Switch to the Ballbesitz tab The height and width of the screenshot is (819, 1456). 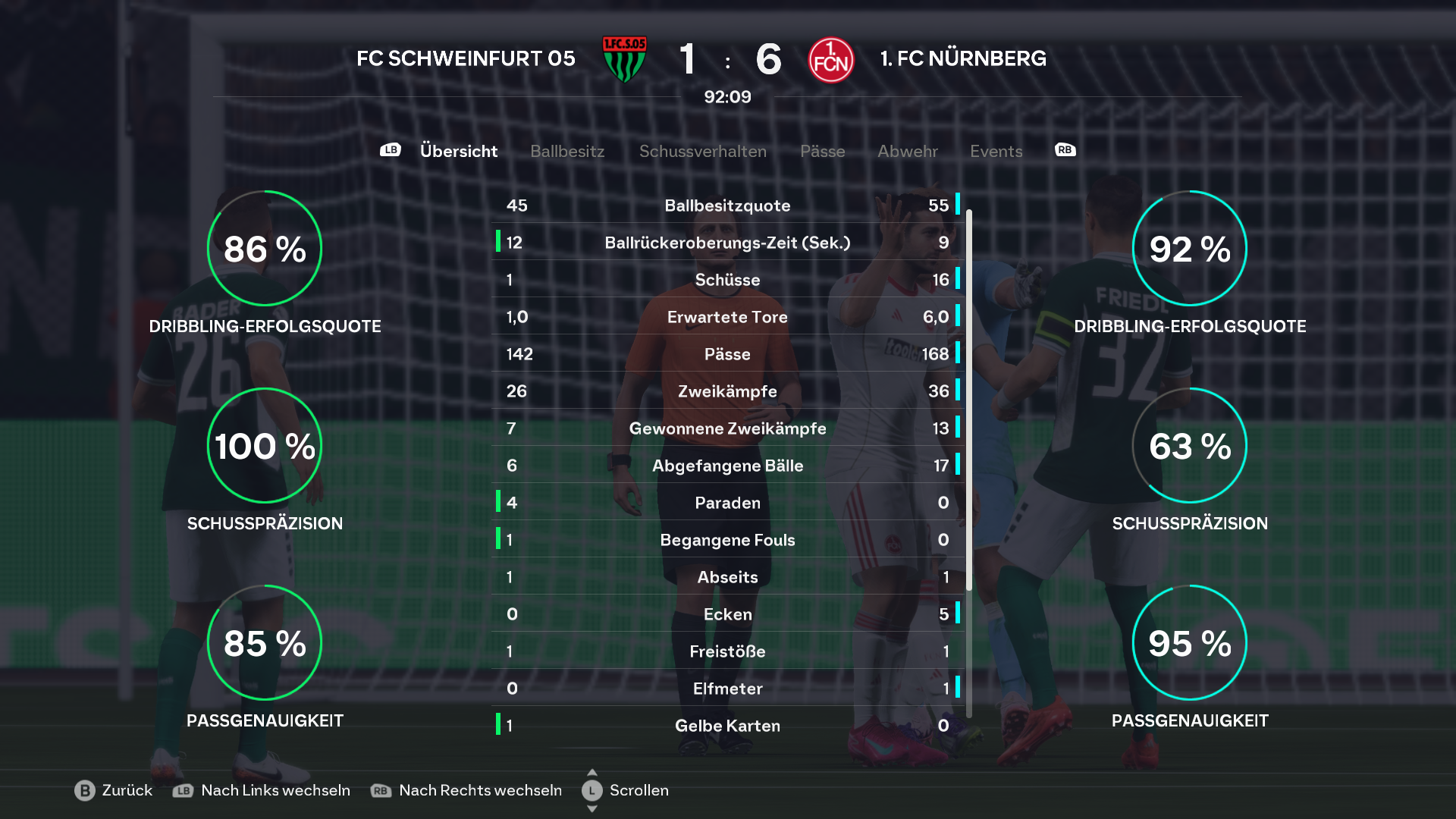pos(567,151)
